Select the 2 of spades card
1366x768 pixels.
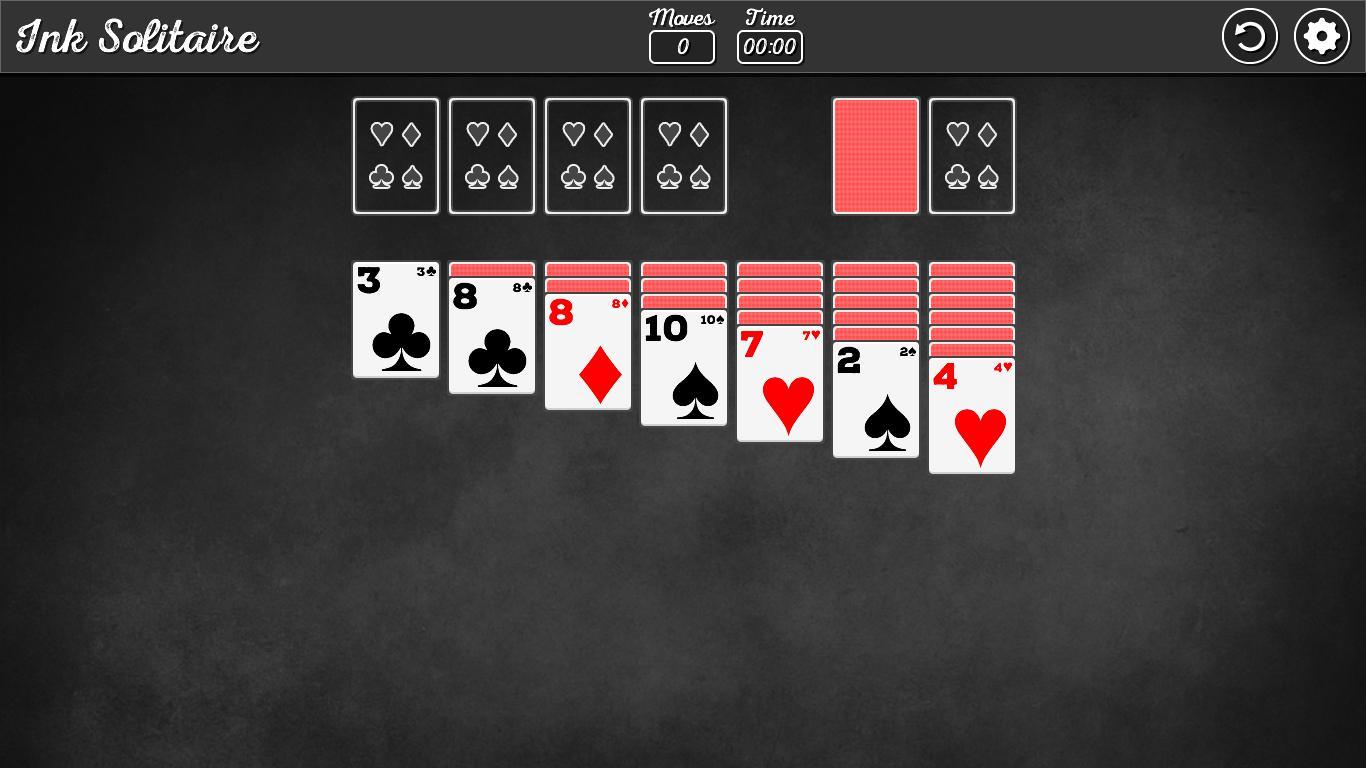coord(875,400)
